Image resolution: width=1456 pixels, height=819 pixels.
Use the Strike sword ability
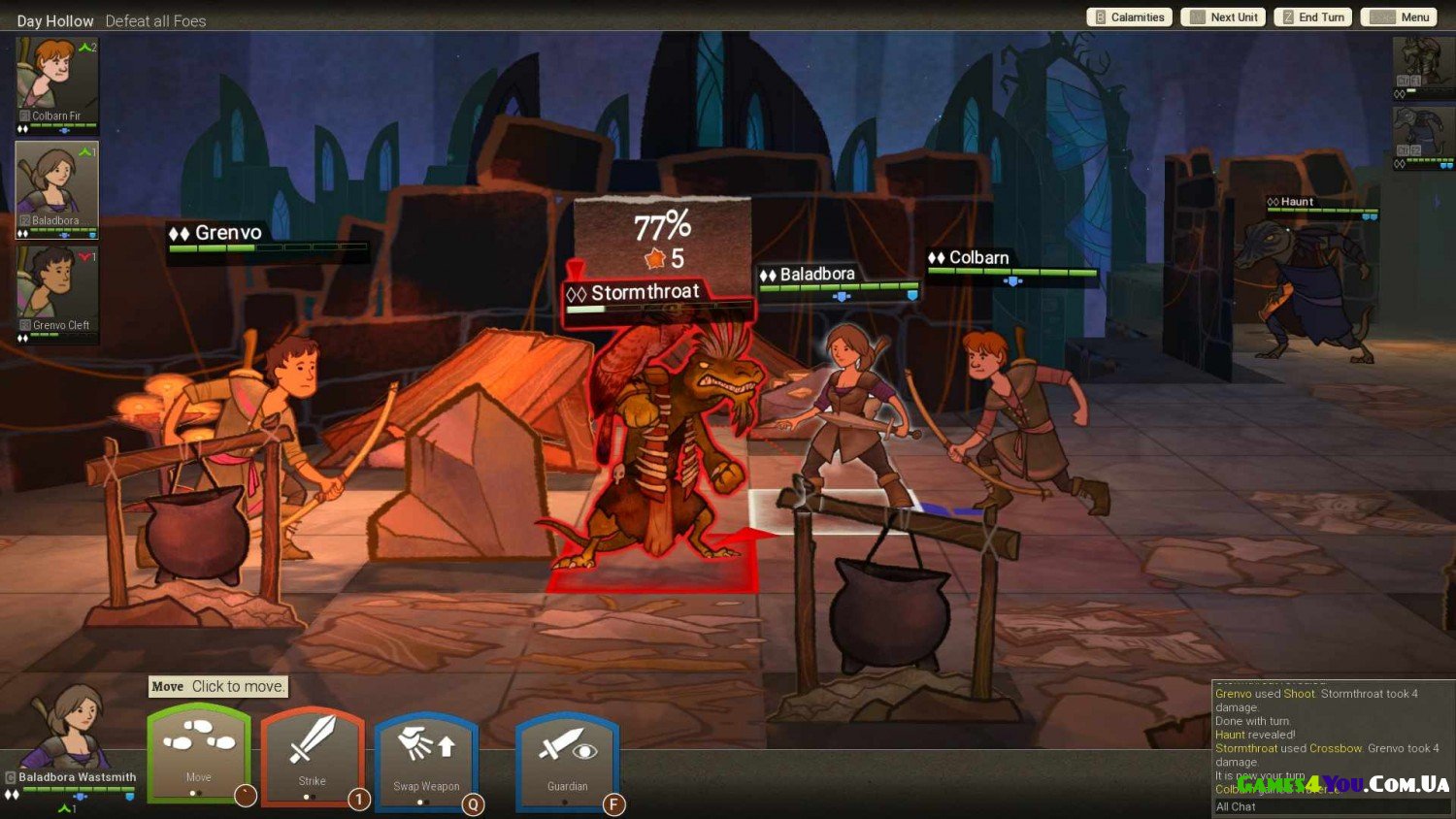[x=312, y=755]
